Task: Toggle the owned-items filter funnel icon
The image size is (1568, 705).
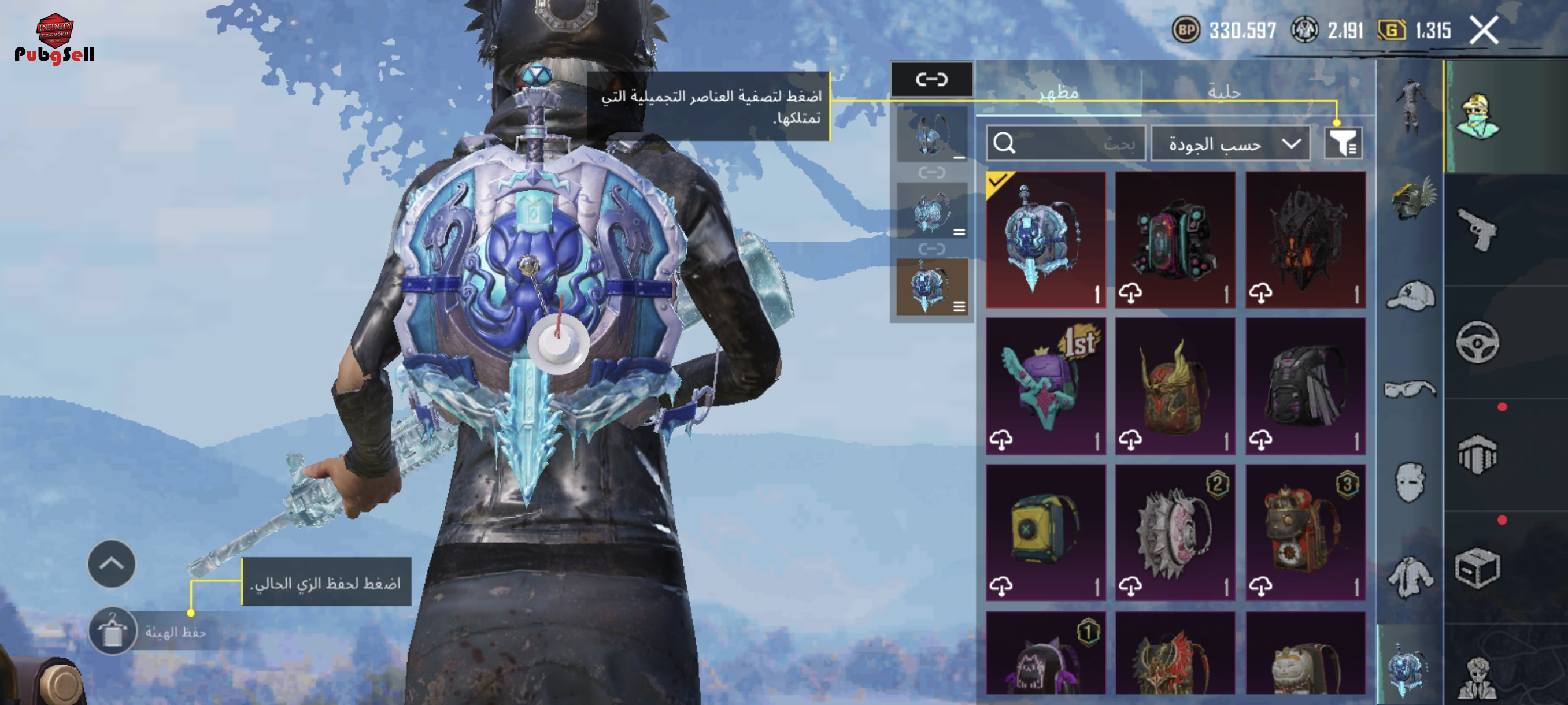Action: [x=1343, y=143]
